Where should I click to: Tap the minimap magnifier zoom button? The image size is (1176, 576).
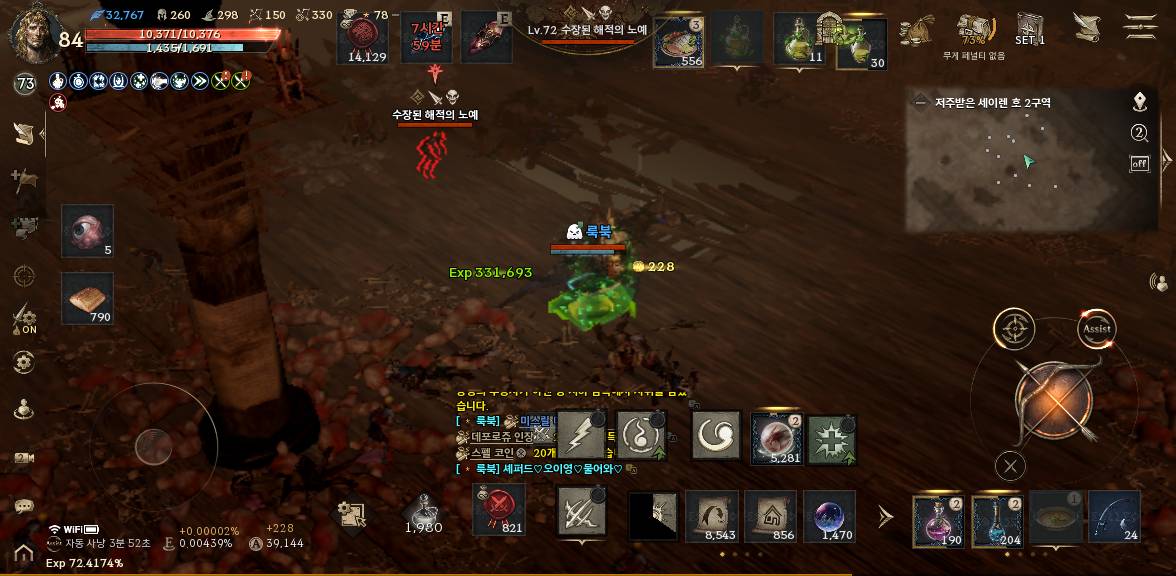pos(1139,133)
